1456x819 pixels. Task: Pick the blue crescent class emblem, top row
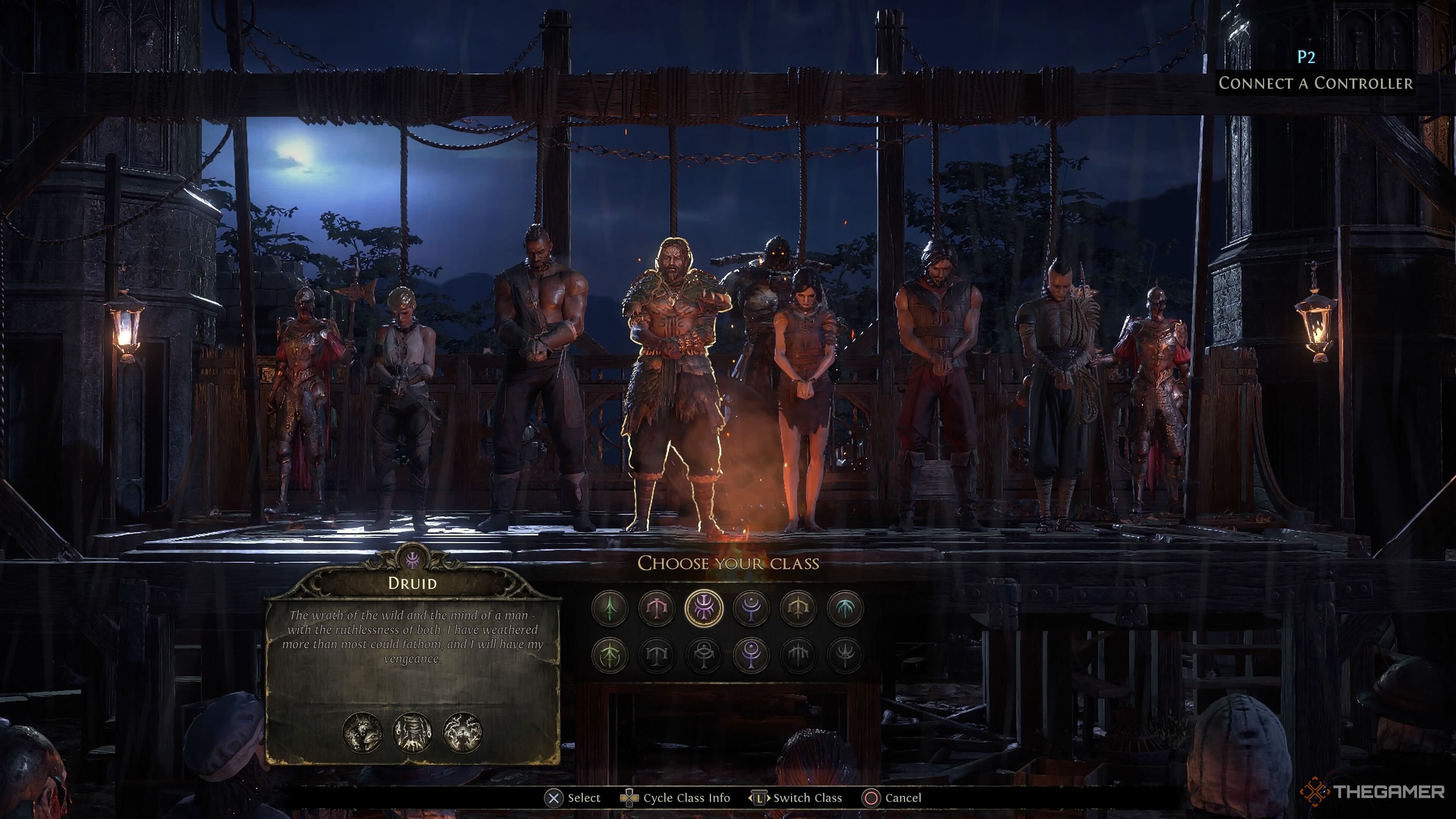(751, 608)
